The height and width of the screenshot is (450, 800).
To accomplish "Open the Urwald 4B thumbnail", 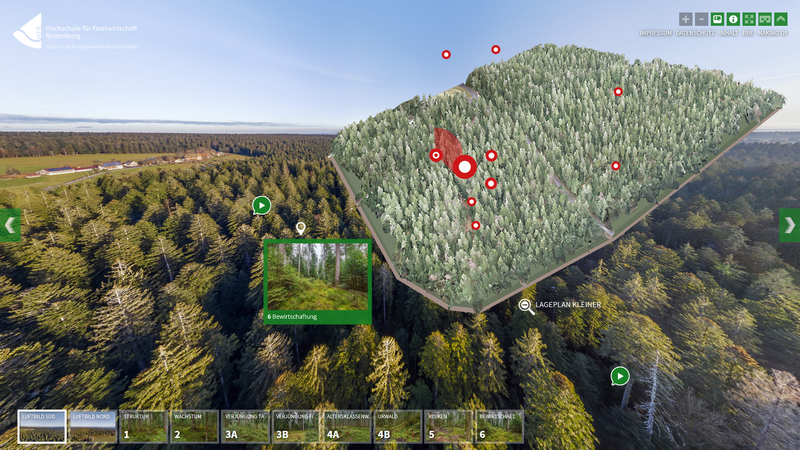I will coord(397,427).
